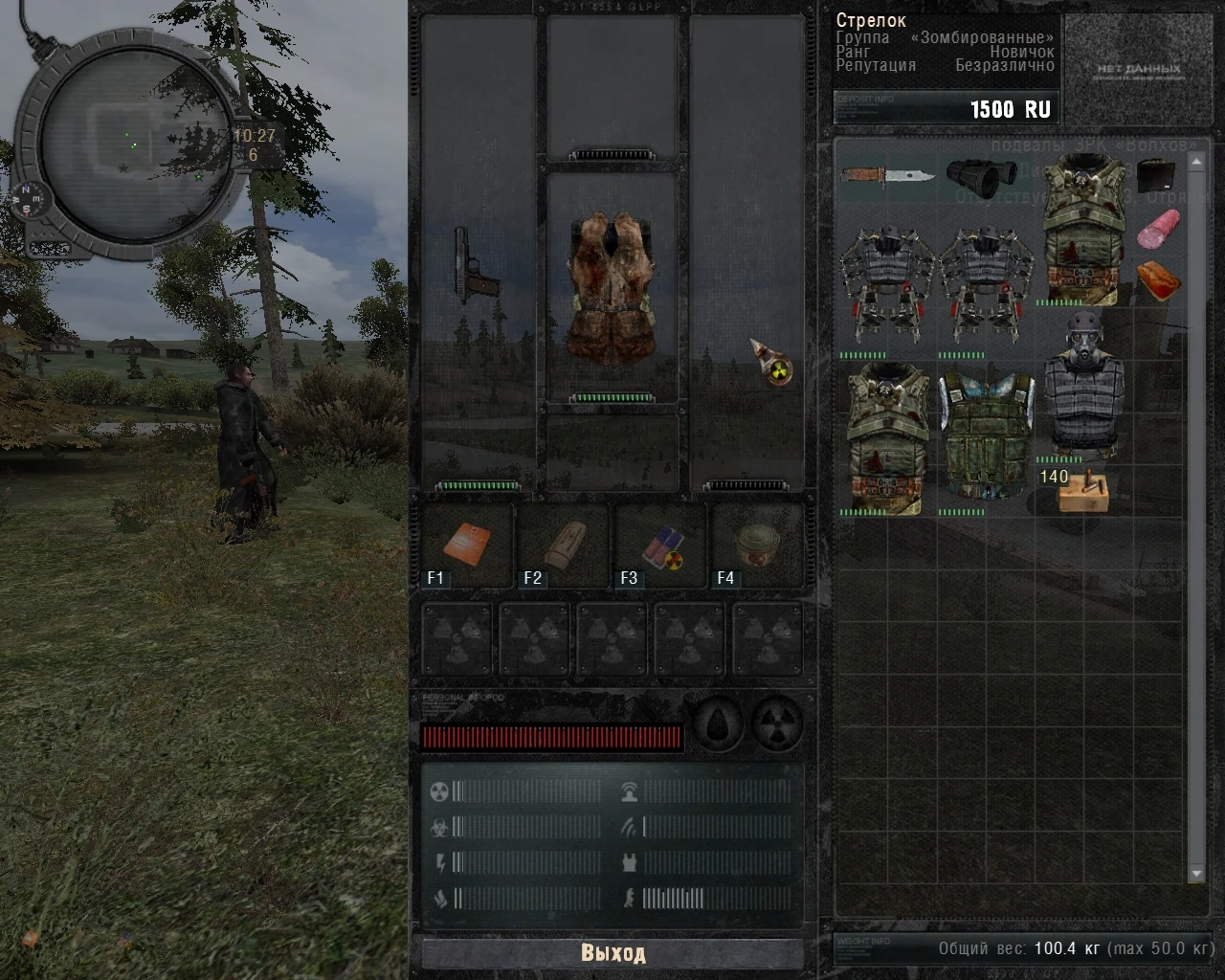Click the inventory scrollbar up arrow
The height and width of the screenshot is (980, 1225).
click(1194, 161)
